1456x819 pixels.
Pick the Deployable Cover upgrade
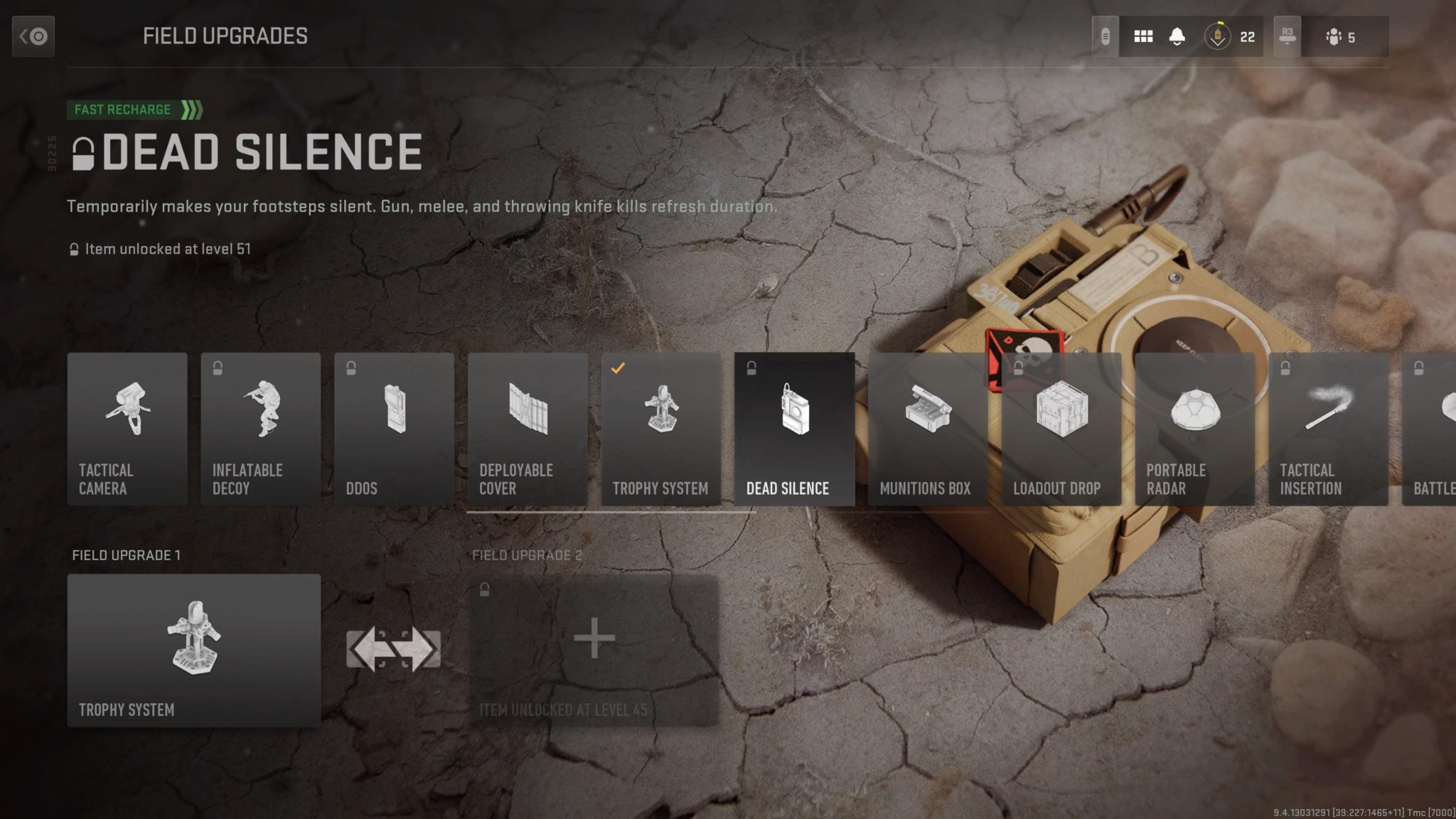(528, 429)
